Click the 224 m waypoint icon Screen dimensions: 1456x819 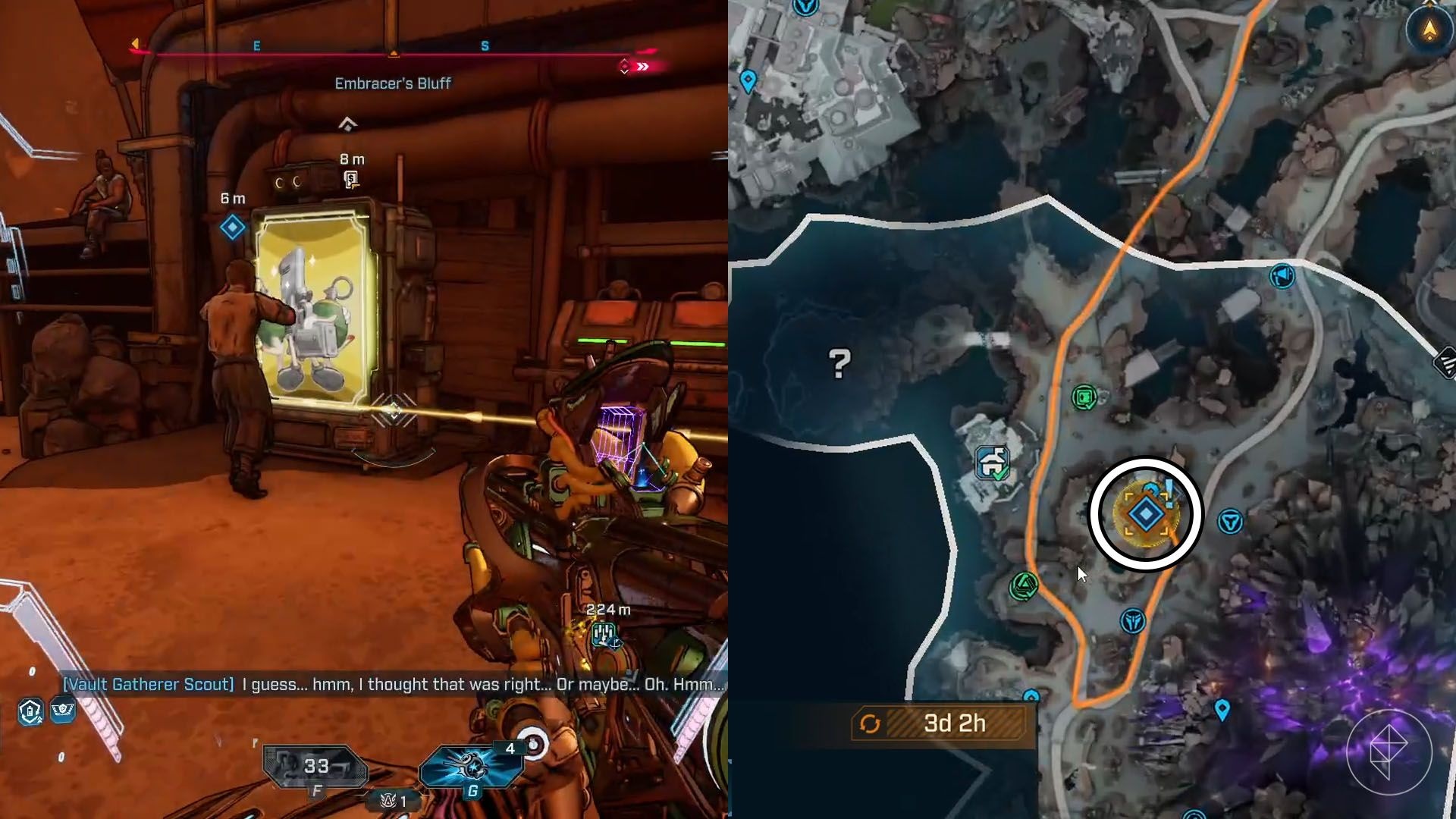point(605,634)
